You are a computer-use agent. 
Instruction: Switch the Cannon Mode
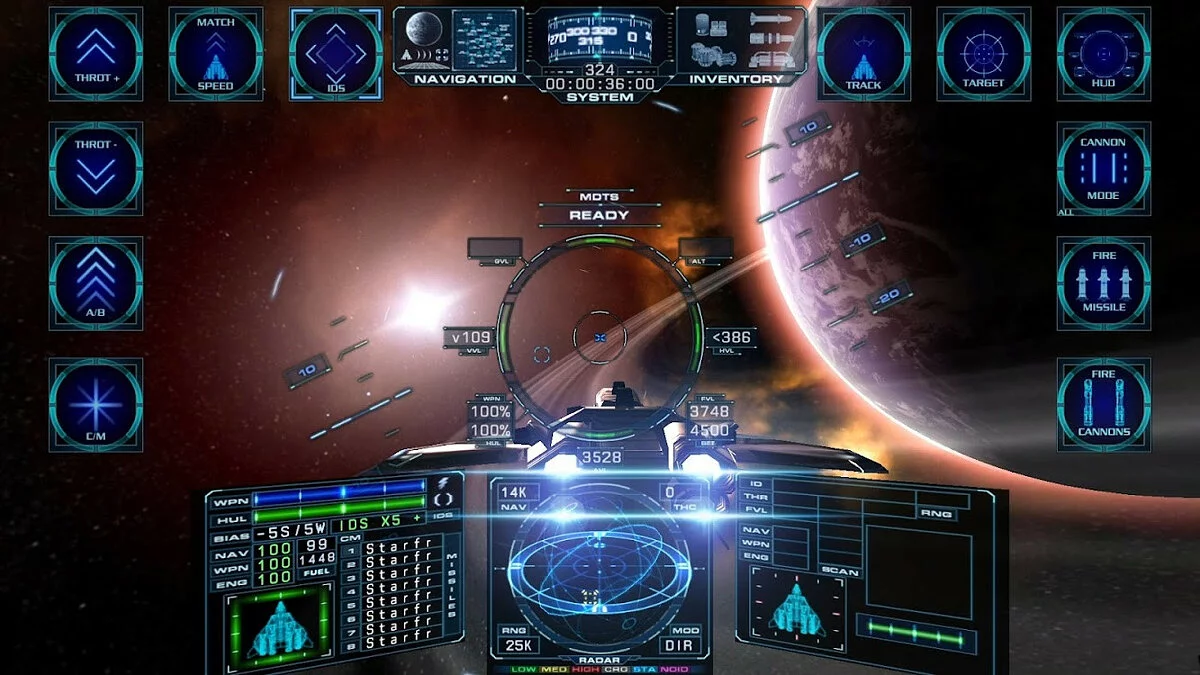(x=1103, y=168)
